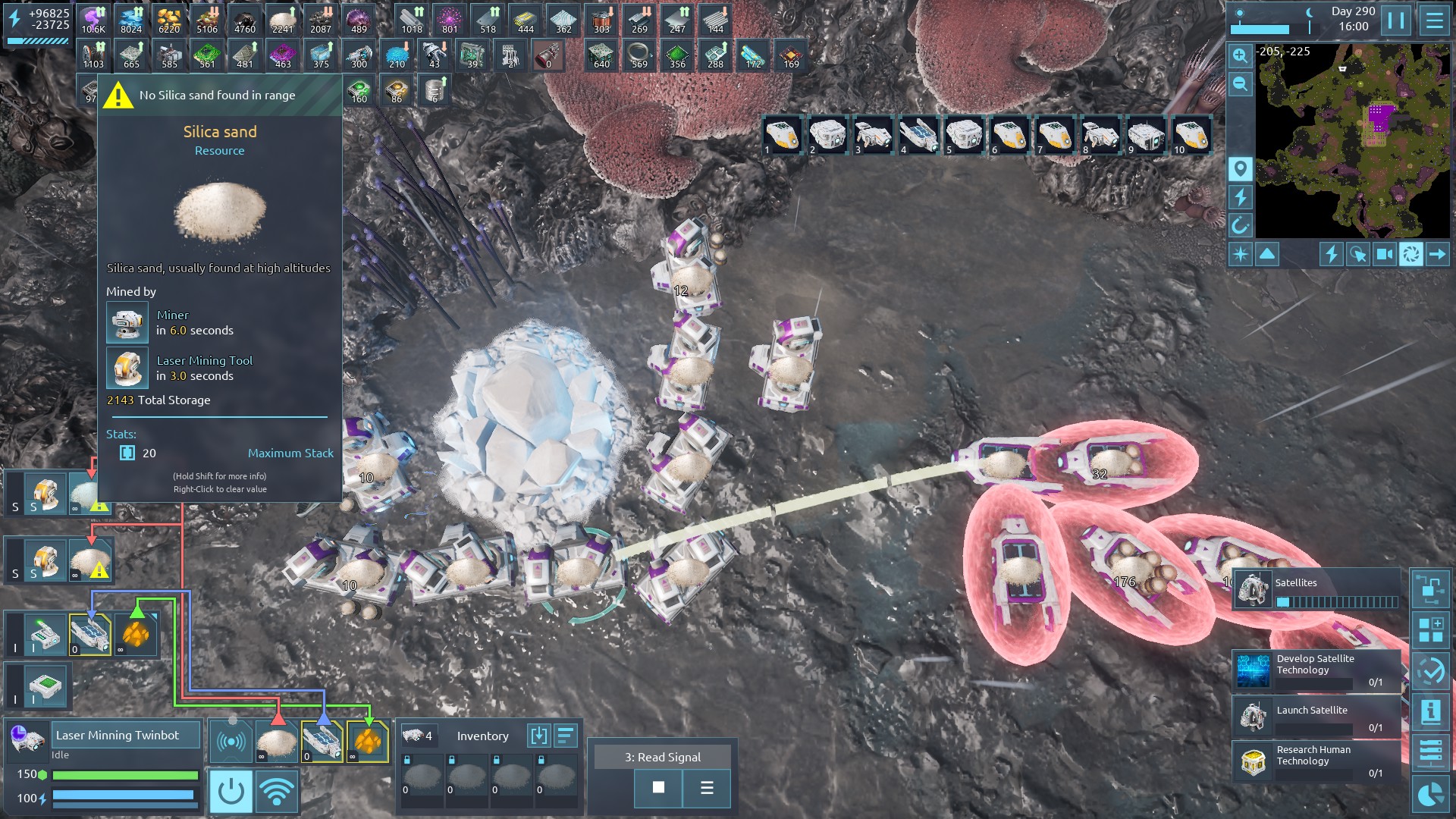Screen dimensions: 1456x819
Task: Open the info book codex
Action: coord(1430,711)
